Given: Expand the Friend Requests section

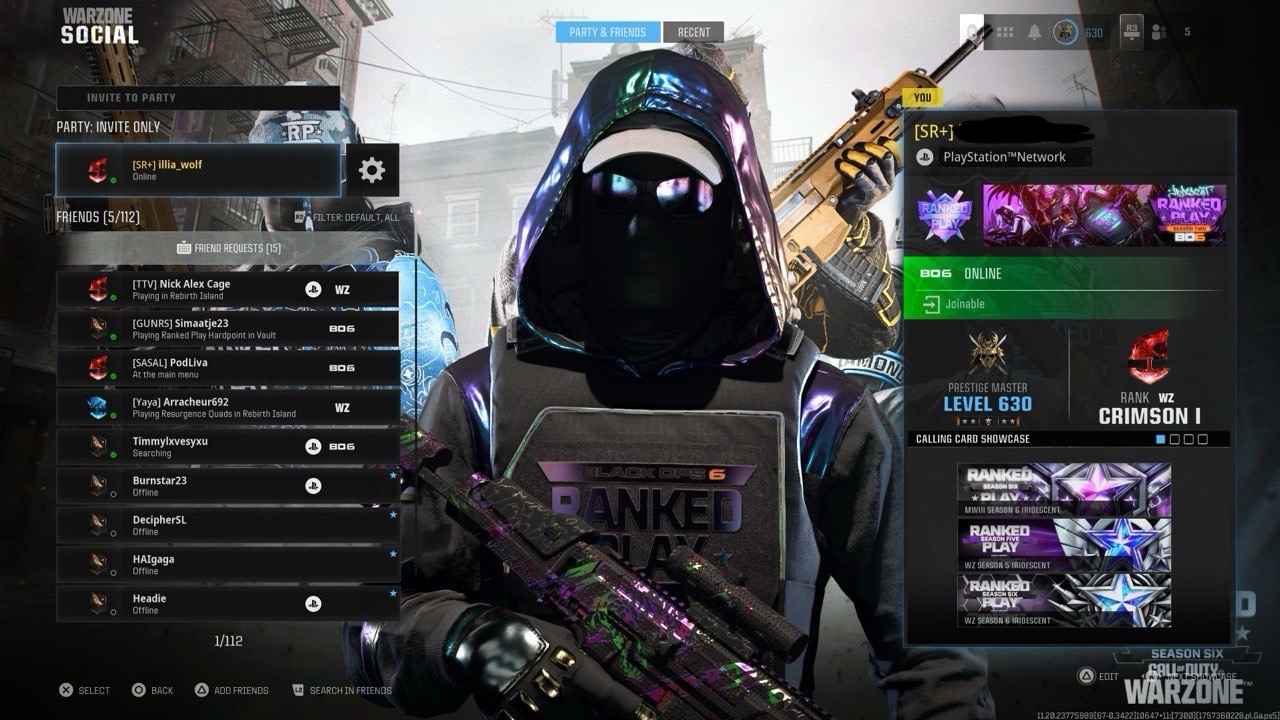Looking at the screenshot, I should point(229,247).
